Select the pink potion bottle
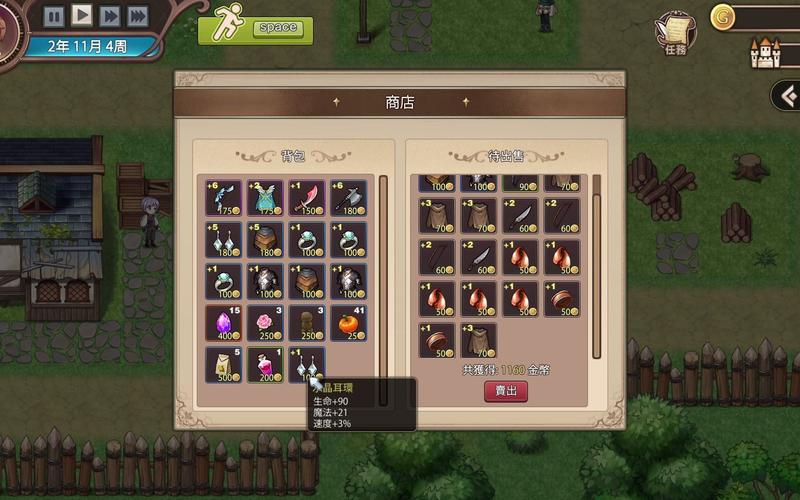Screen dimensions: 800x500 265,365
